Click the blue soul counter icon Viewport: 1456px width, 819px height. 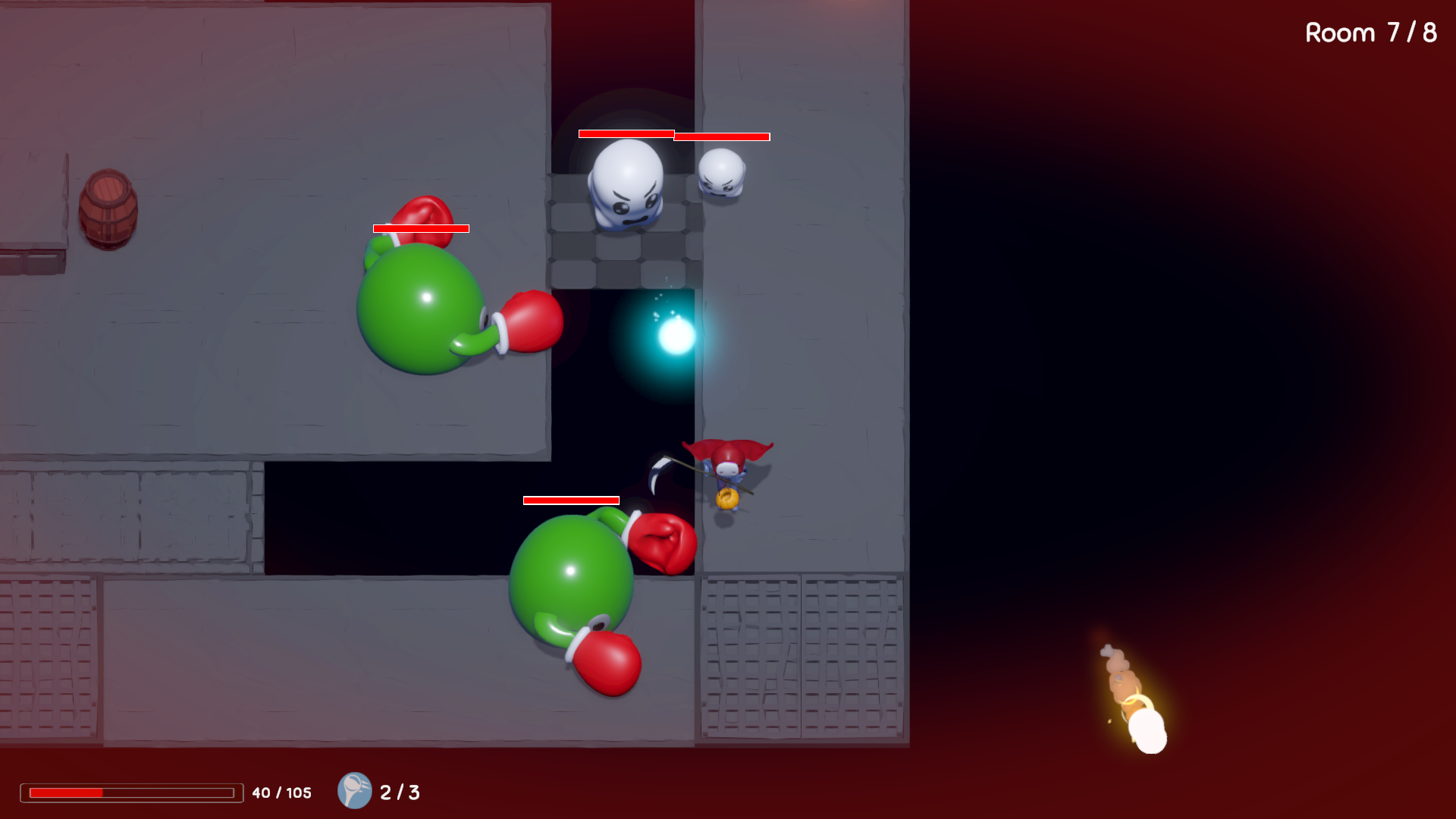coord(354,792)
